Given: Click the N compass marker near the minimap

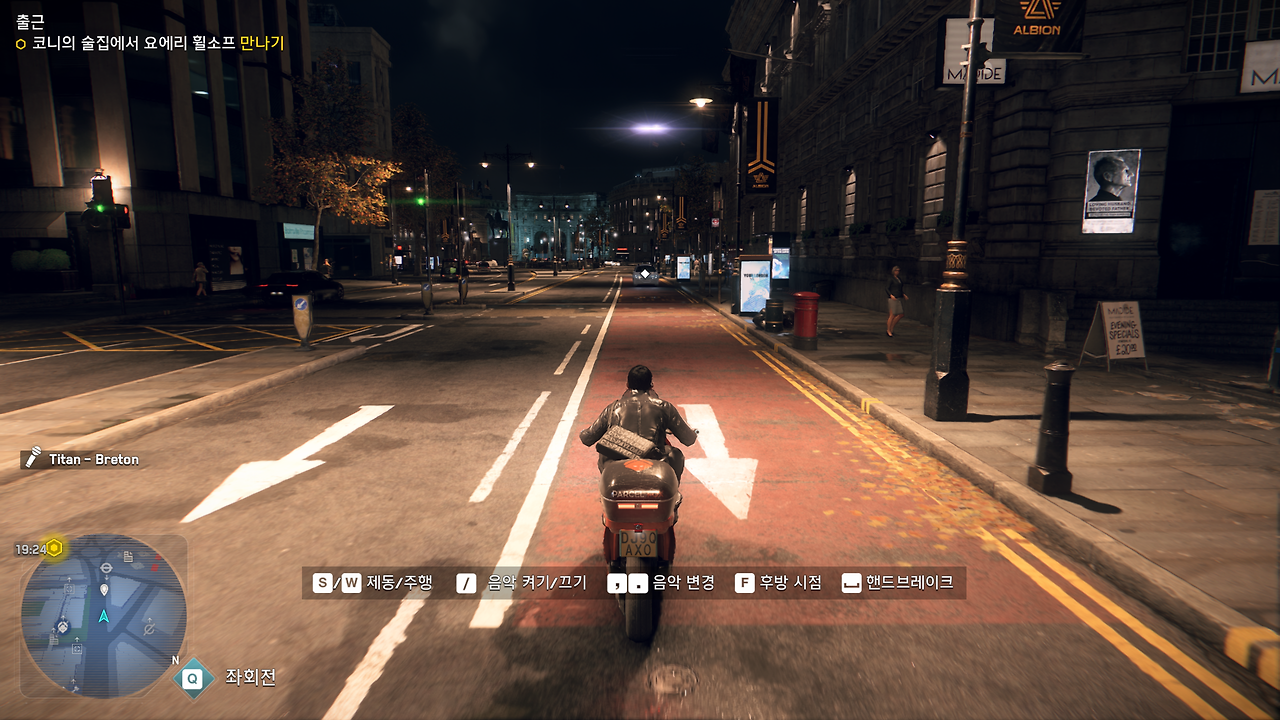Looking at the screenshot, I should pyautogui.click(x=175, y=660).
